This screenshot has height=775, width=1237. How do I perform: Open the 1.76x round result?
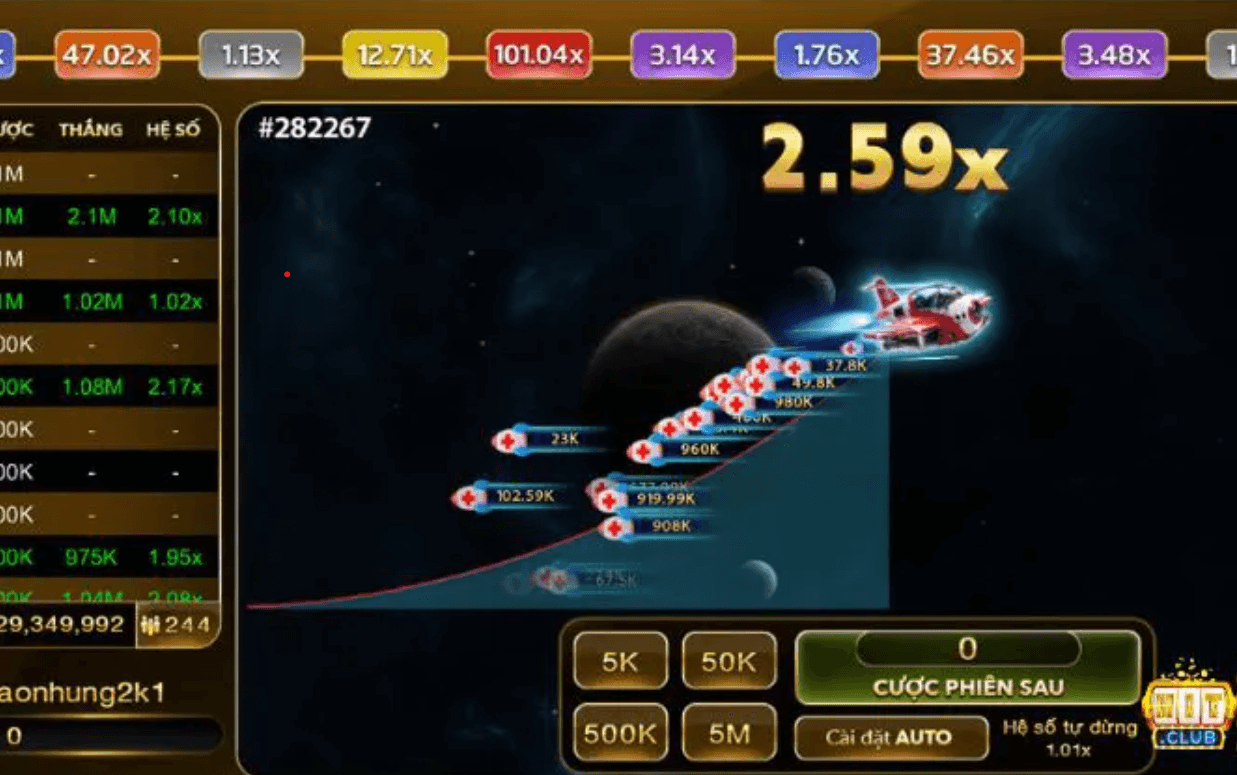(827, 55)
